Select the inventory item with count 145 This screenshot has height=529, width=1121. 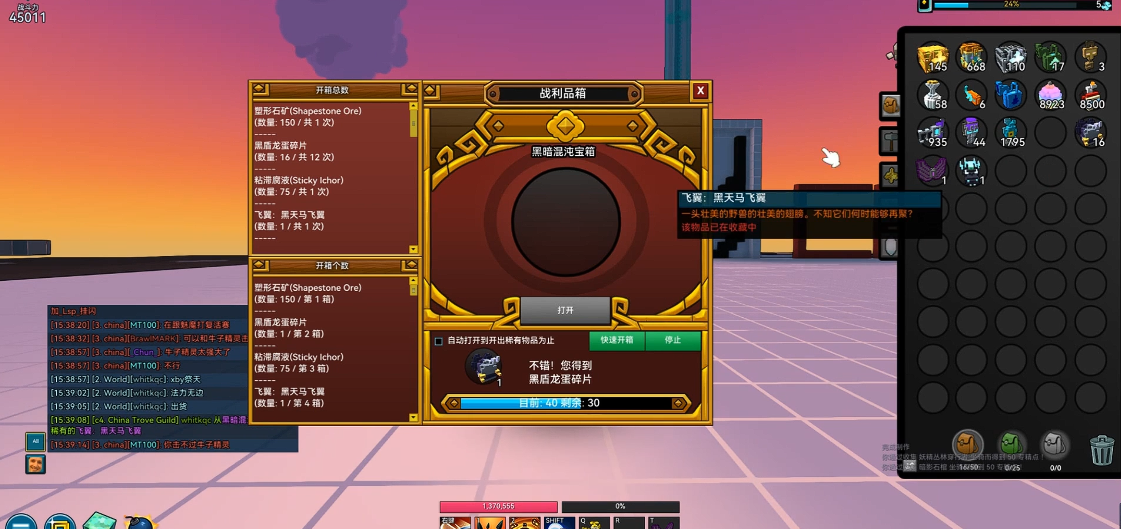click(x=933, y=58)
